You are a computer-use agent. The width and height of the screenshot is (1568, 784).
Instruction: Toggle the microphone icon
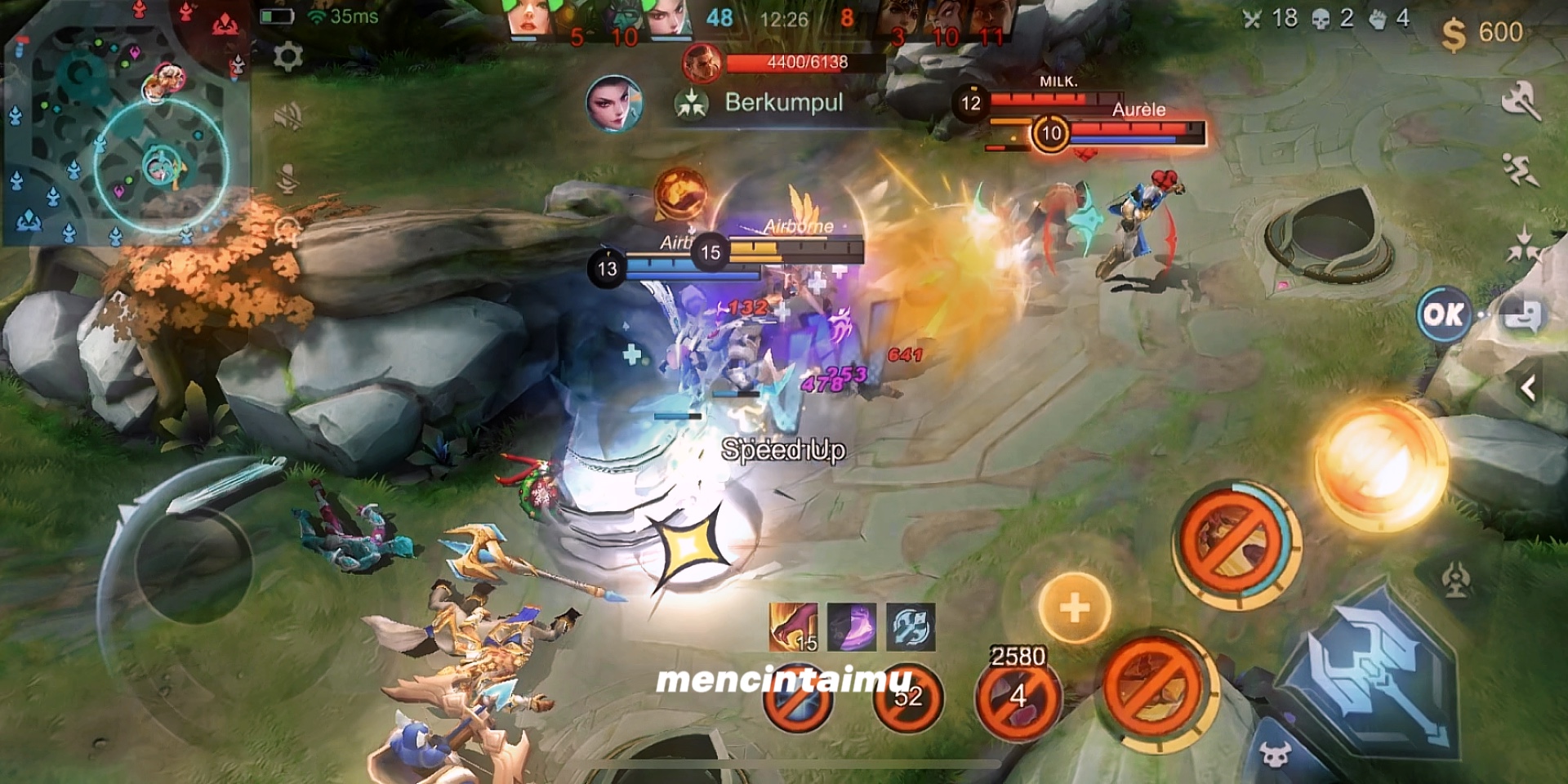pos(287,178)
